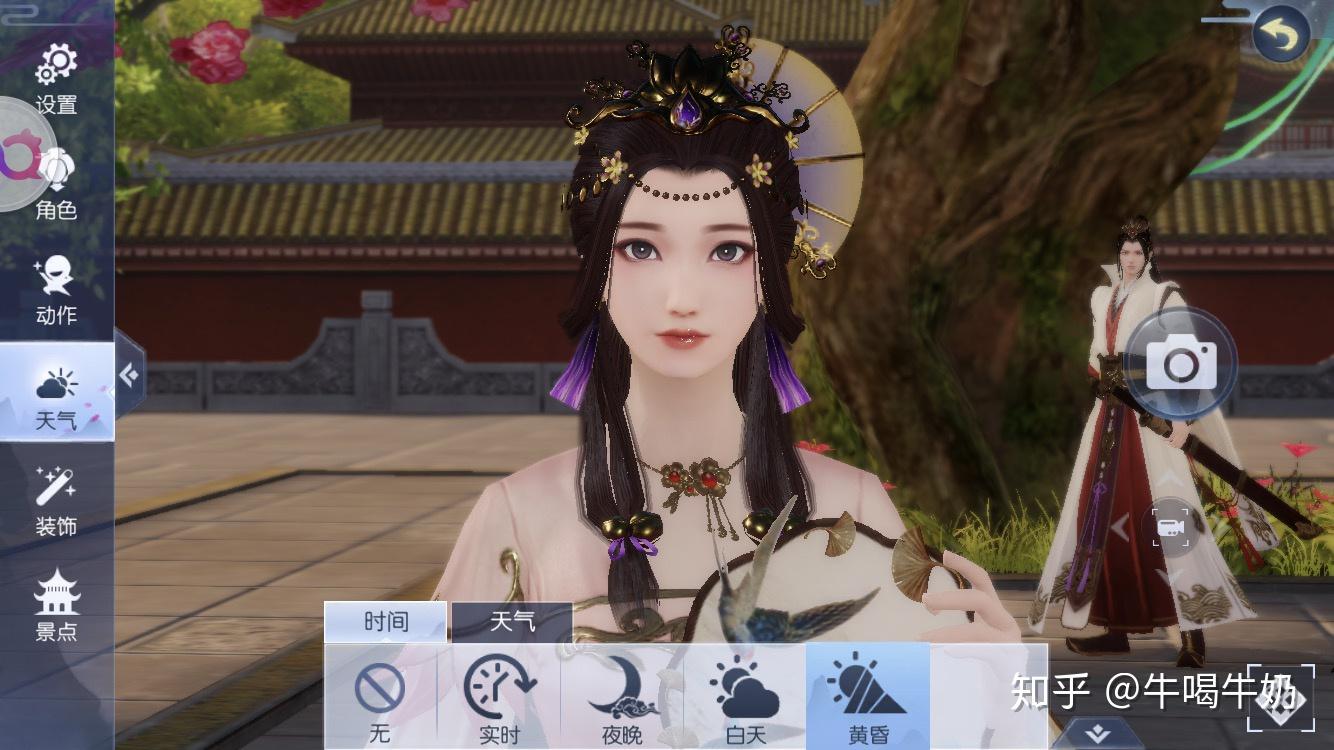Open the 设置 settings menu
Screen dimensions: 1334x750
coord(56,78)
